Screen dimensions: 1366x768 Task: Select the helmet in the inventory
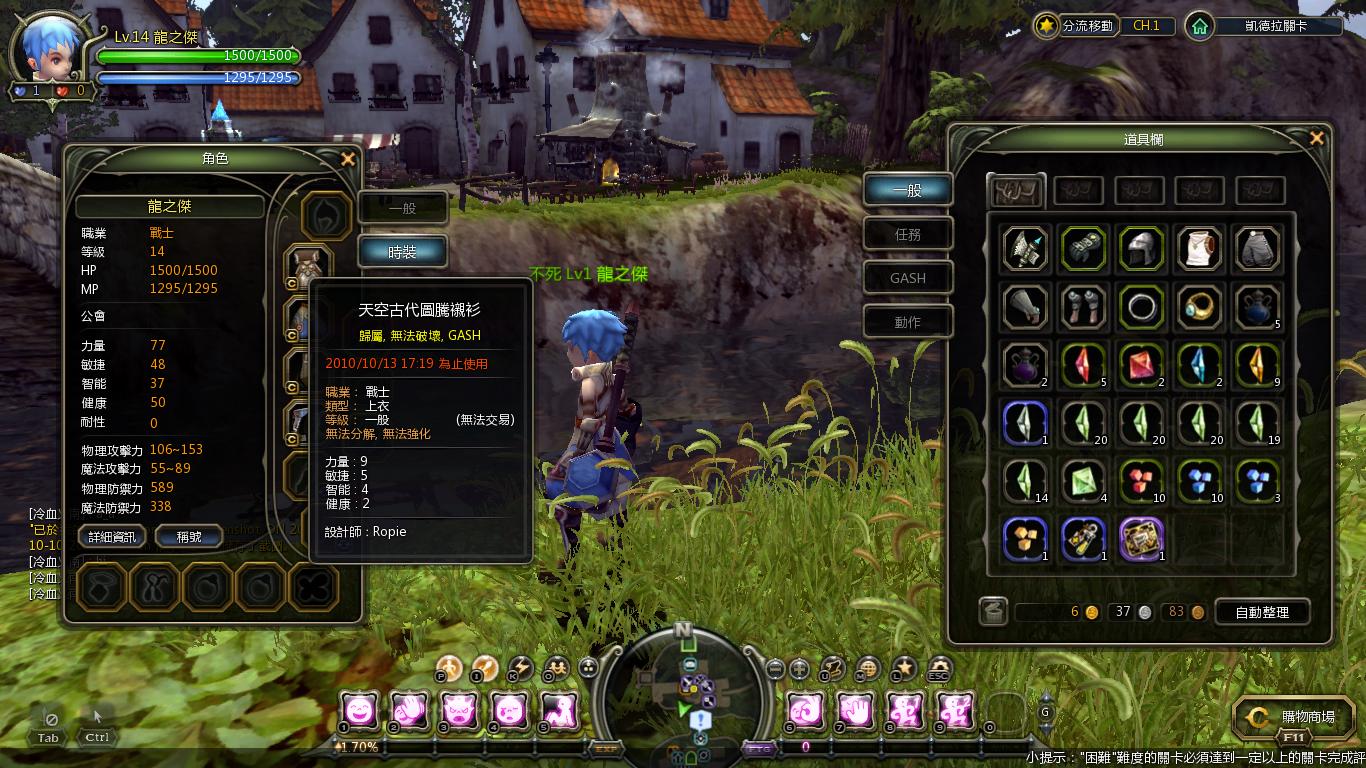coord(1141,250)
